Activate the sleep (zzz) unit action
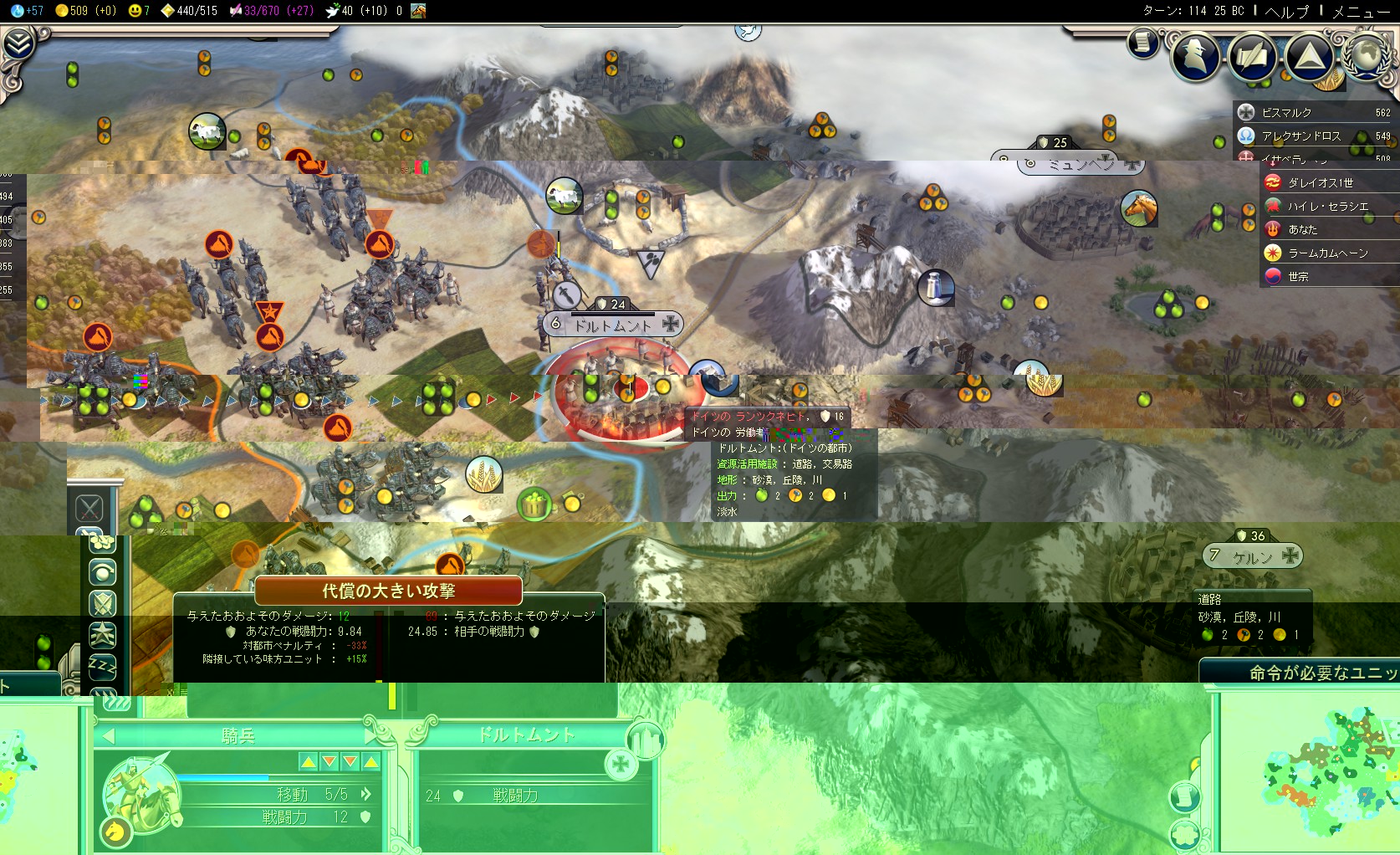Image resolution: width=1400 pixels, height=855 pixels. (103, 666)
